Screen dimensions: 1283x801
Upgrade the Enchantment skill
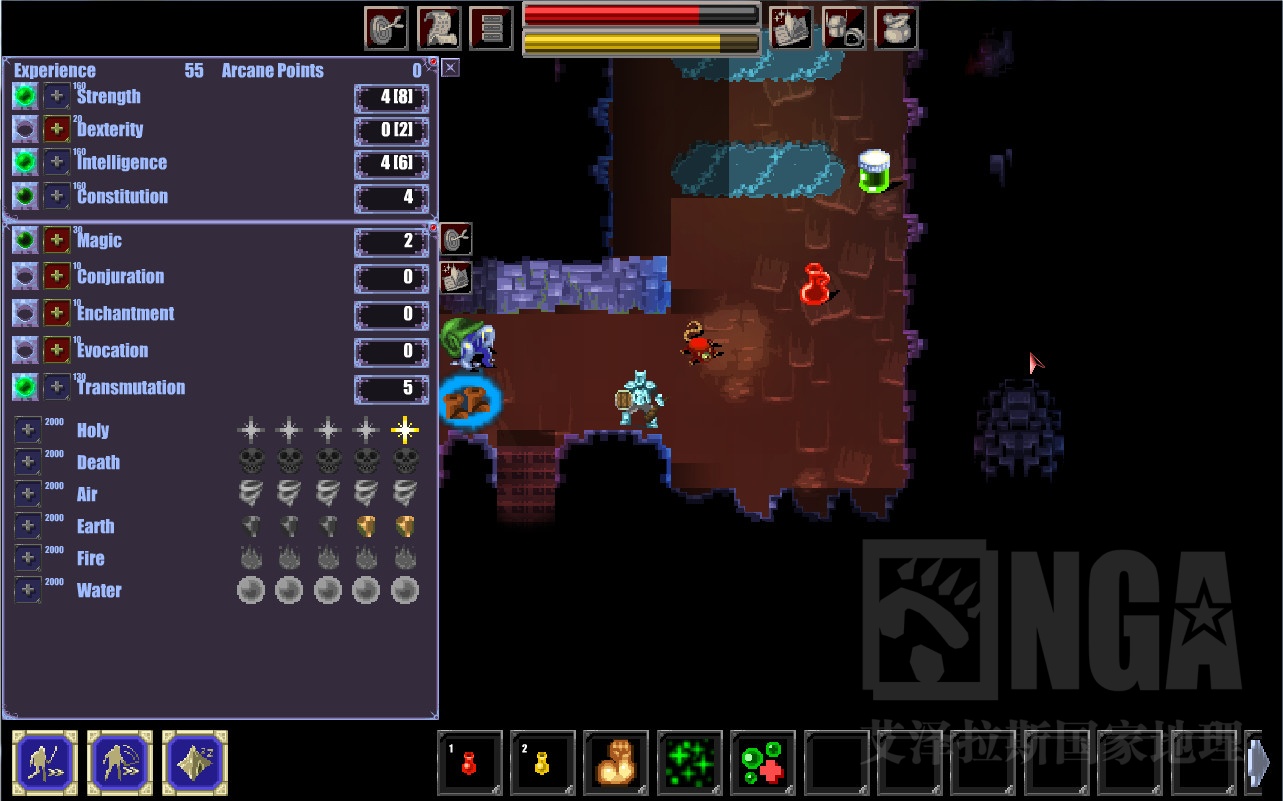(x=57, y=313)
